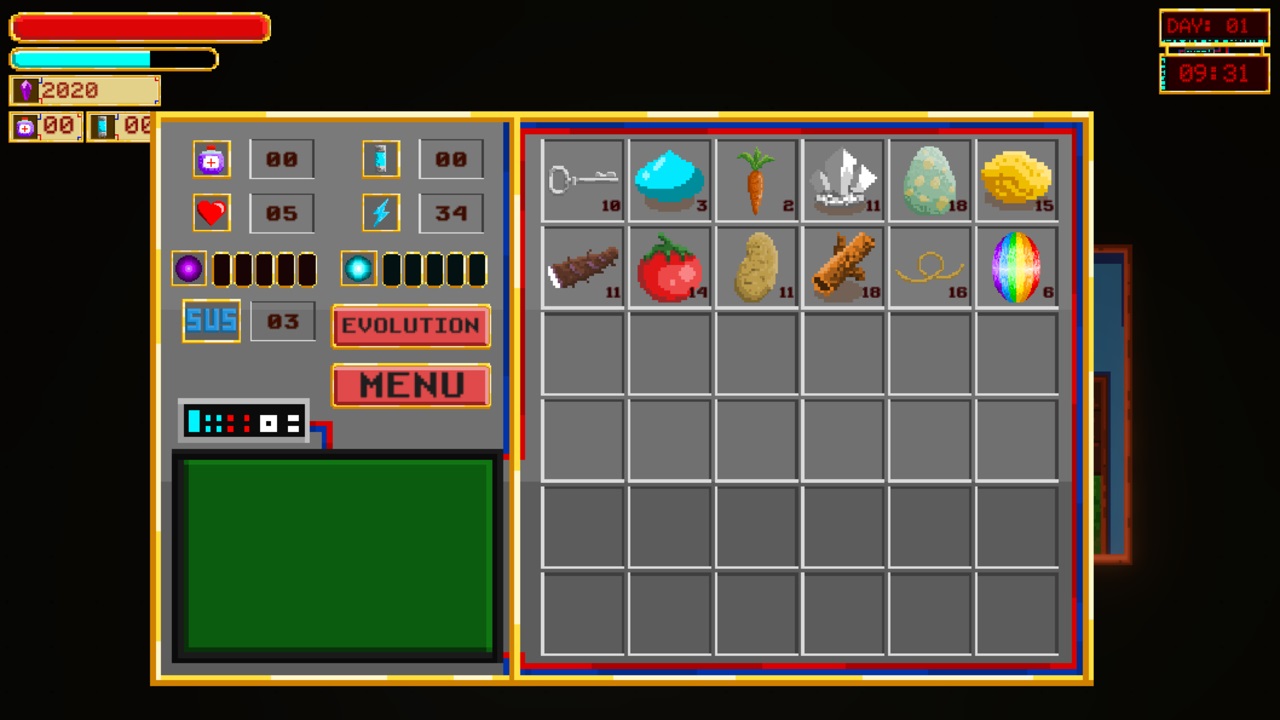The height and width of the screenshot is (720, 1280).
Task: Click the tomato inventory slot
Action: click(670, 265)
